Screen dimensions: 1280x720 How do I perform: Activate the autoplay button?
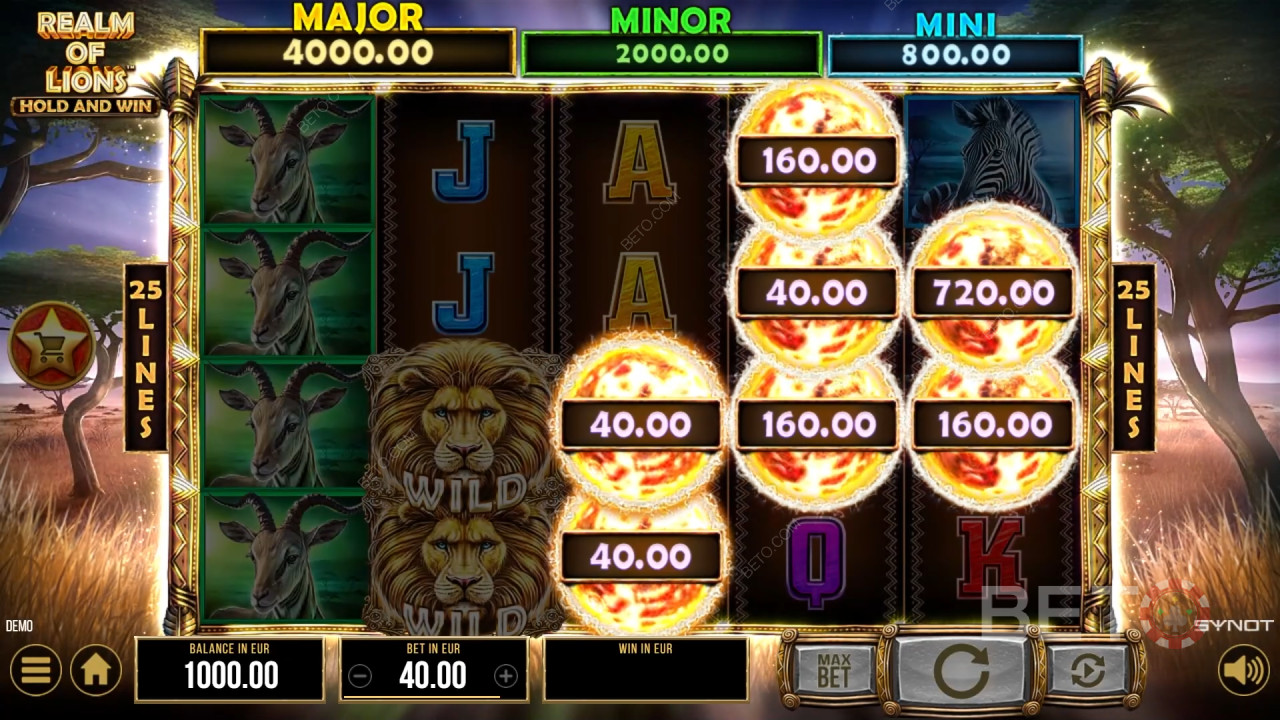pyautogui.click(x=1087, y=671)
